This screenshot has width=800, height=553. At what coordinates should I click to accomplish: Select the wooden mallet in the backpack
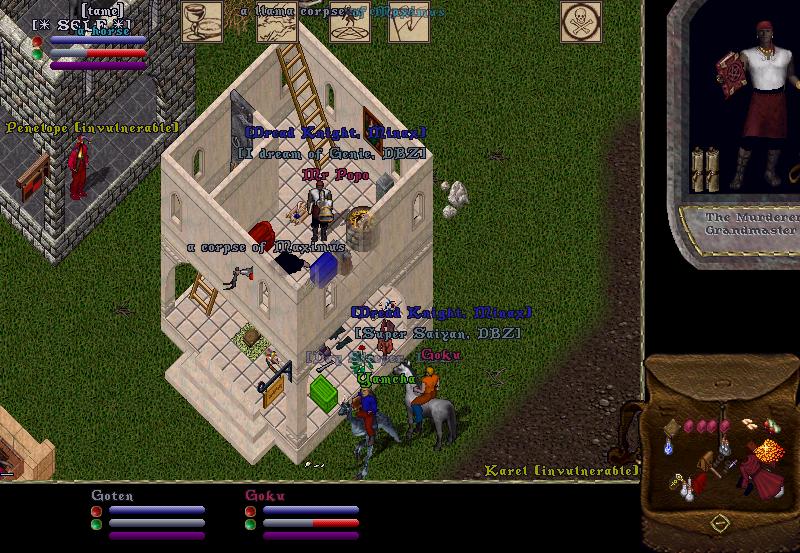[707, 464]
